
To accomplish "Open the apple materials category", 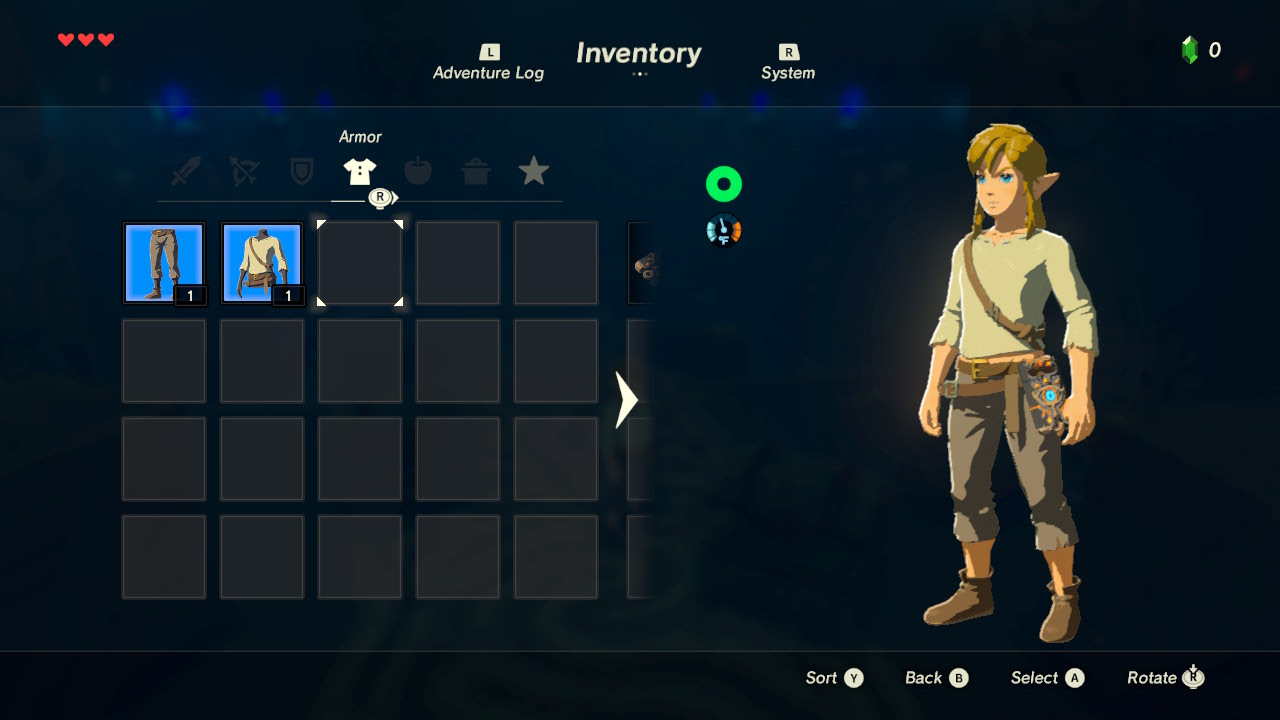I will pyautogui.click(x=417, y=172).
